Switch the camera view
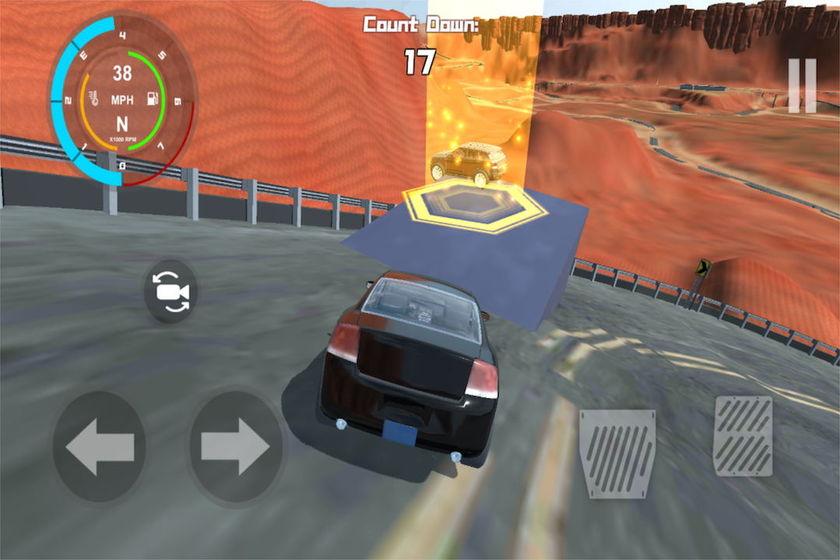The width and height of the screenshot is (840, 560). click(x=171, y=292)
